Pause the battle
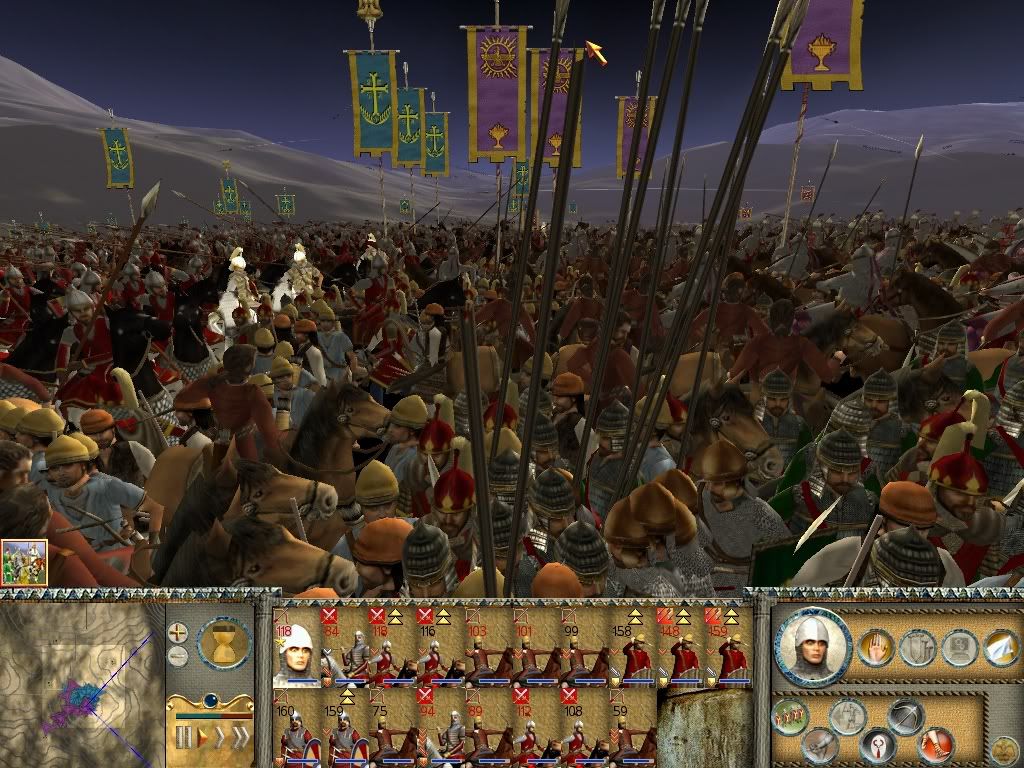This screenshot has height=768, width=1024. pyautogui.click(x=183, y=739)
